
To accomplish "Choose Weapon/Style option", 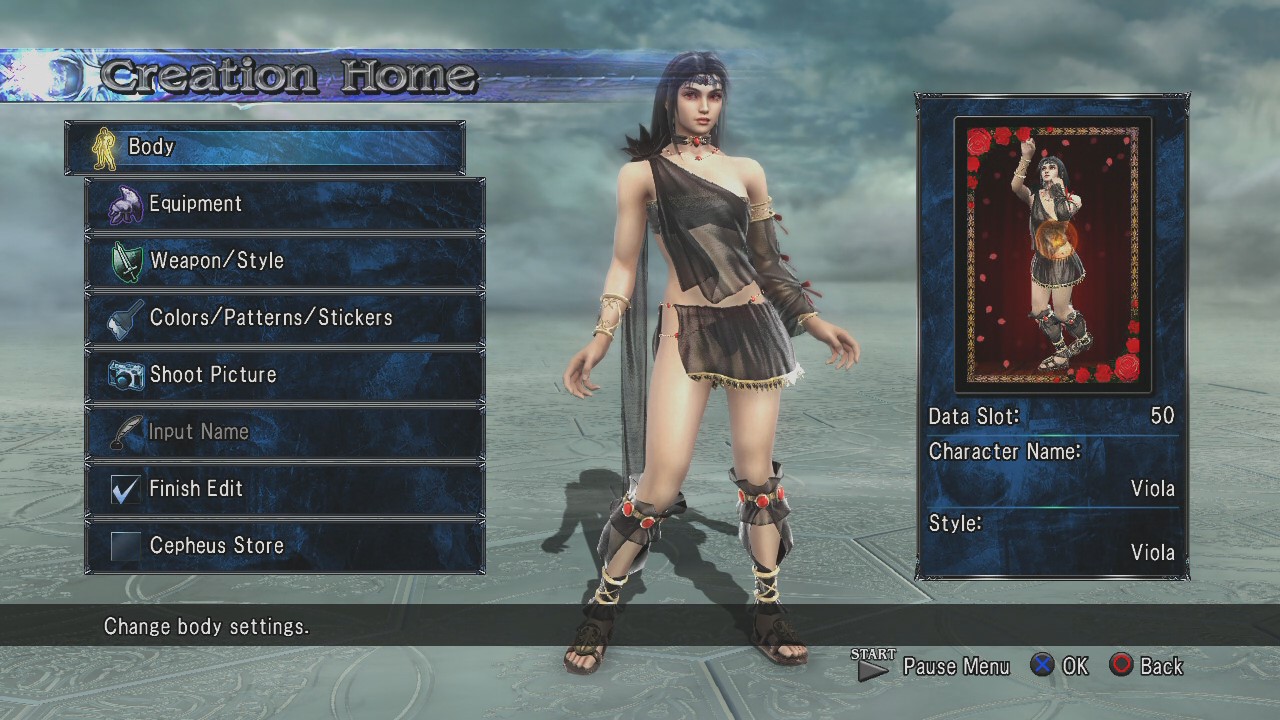I will coord(285,261).
